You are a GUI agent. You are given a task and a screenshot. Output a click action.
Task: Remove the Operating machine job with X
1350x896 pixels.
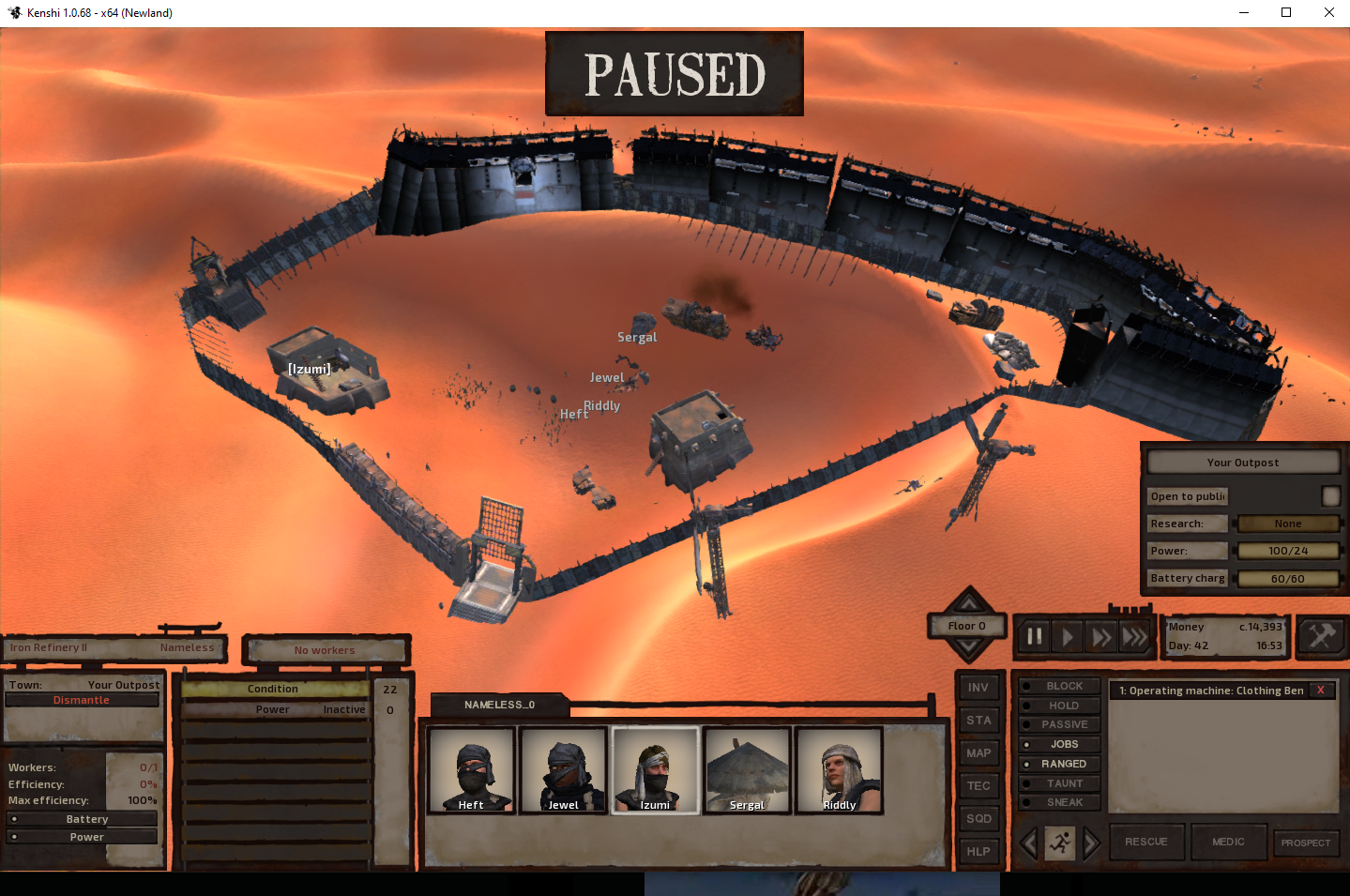point(1321,691)
